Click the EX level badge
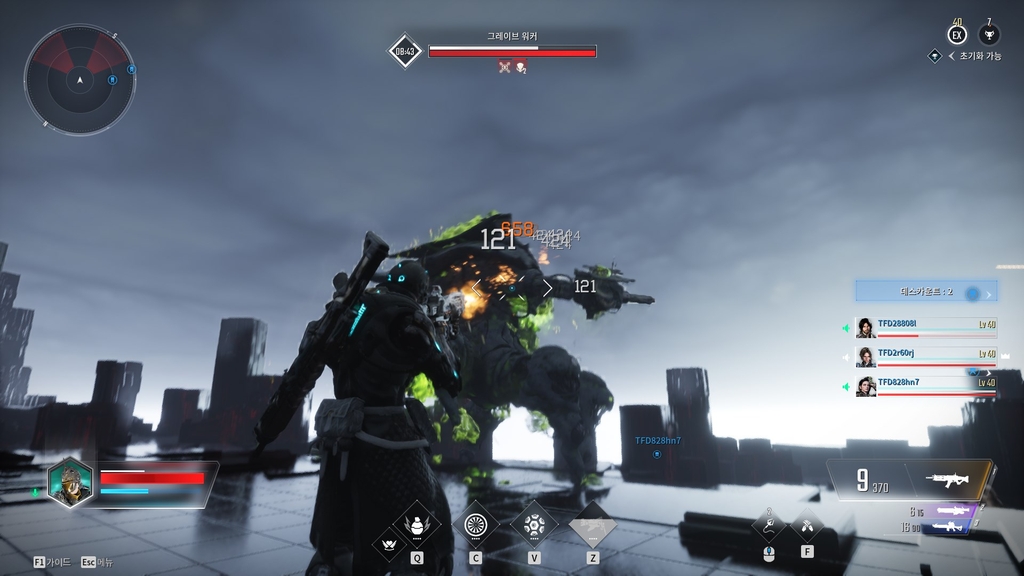The height and width of the screenshot is (576, 1024). tap(957, 35)
